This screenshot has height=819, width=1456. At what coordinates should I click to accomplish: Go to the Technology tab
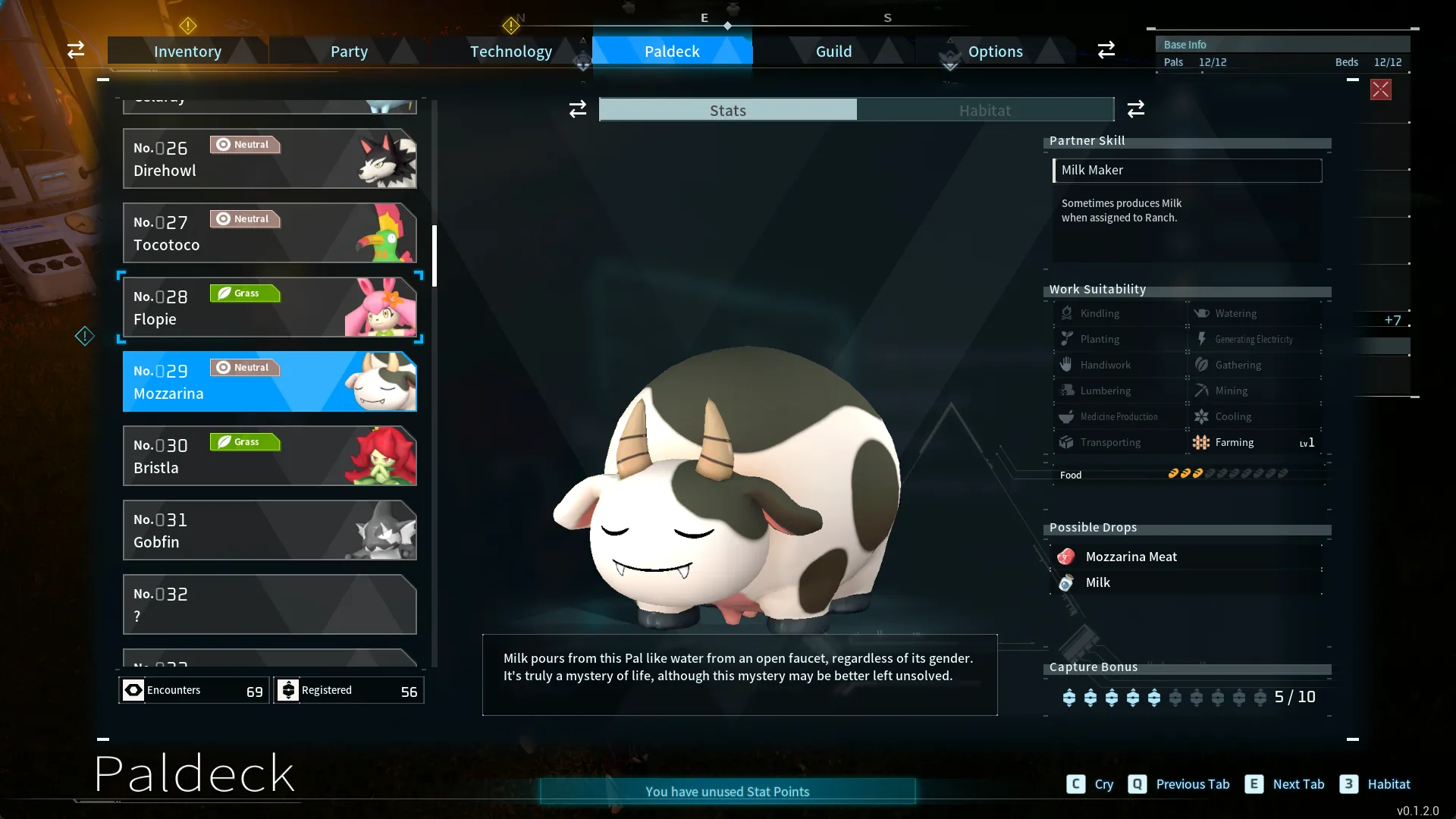[510, 52]
